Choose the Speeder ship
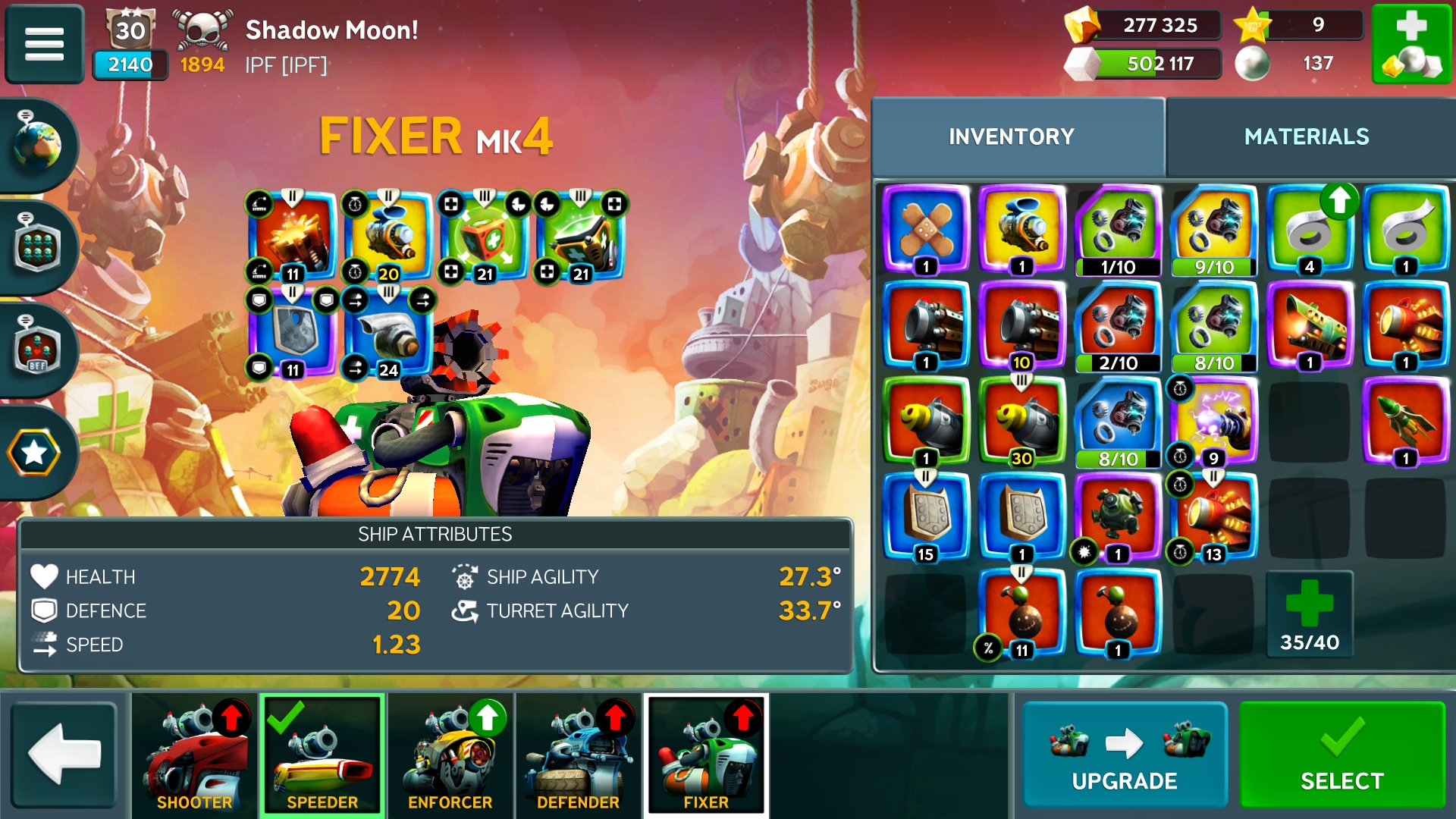The height and width of the screenshot is (819, 1456). 322,755
